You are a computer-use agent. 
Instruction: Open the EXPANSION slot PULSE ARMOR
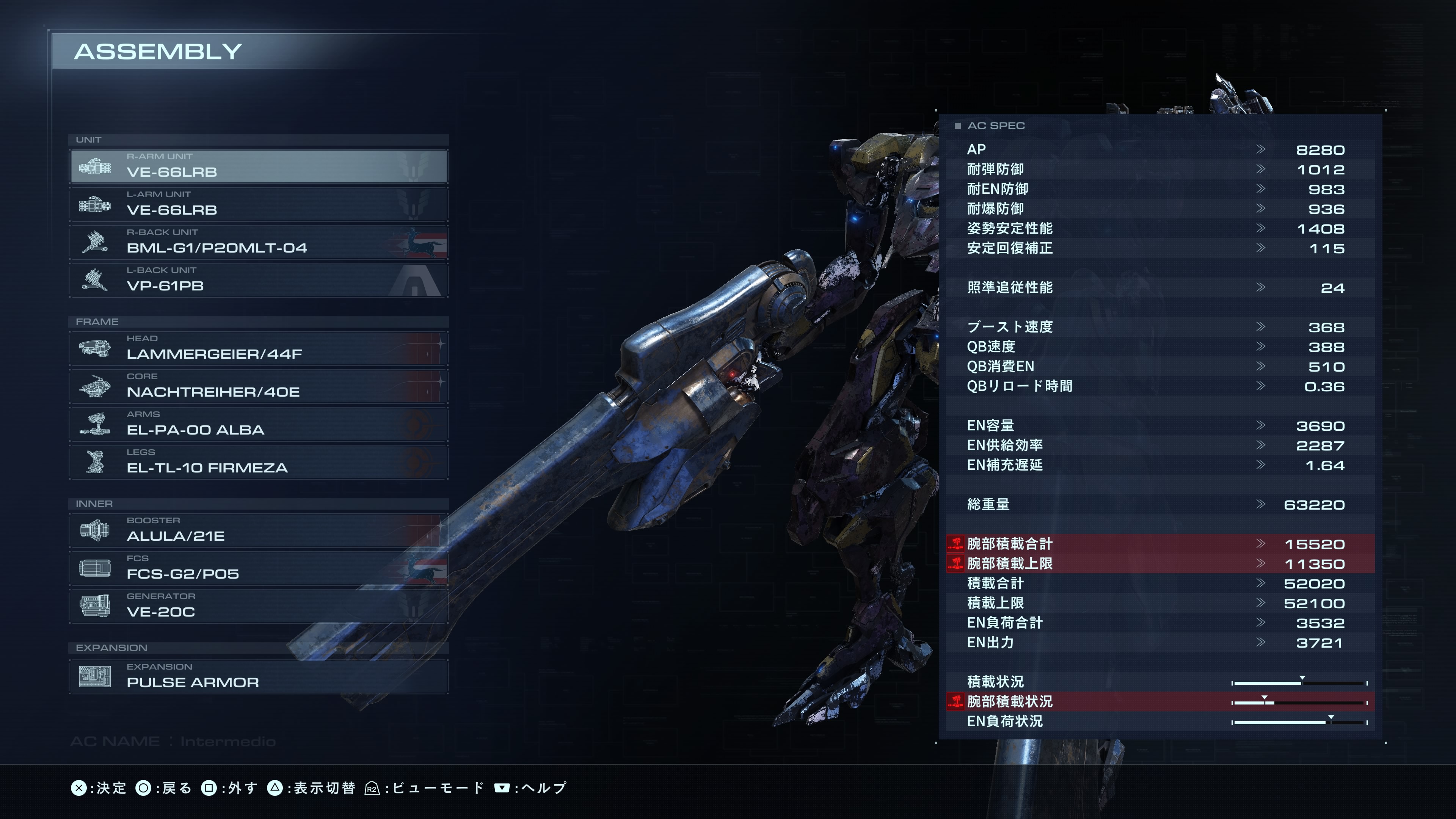(259, 676)
